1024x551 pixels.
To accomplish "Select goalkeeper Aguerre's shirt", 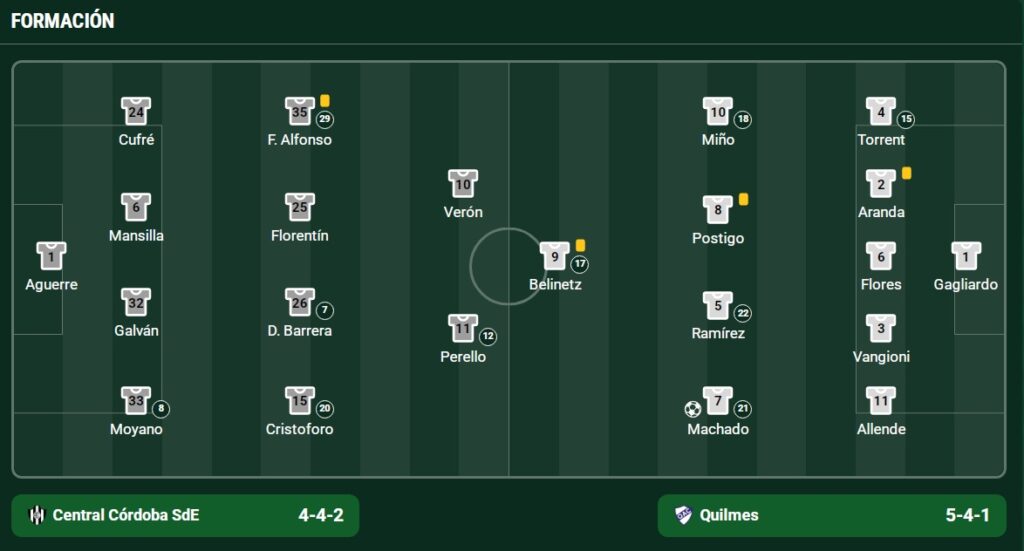I will 51,257.
